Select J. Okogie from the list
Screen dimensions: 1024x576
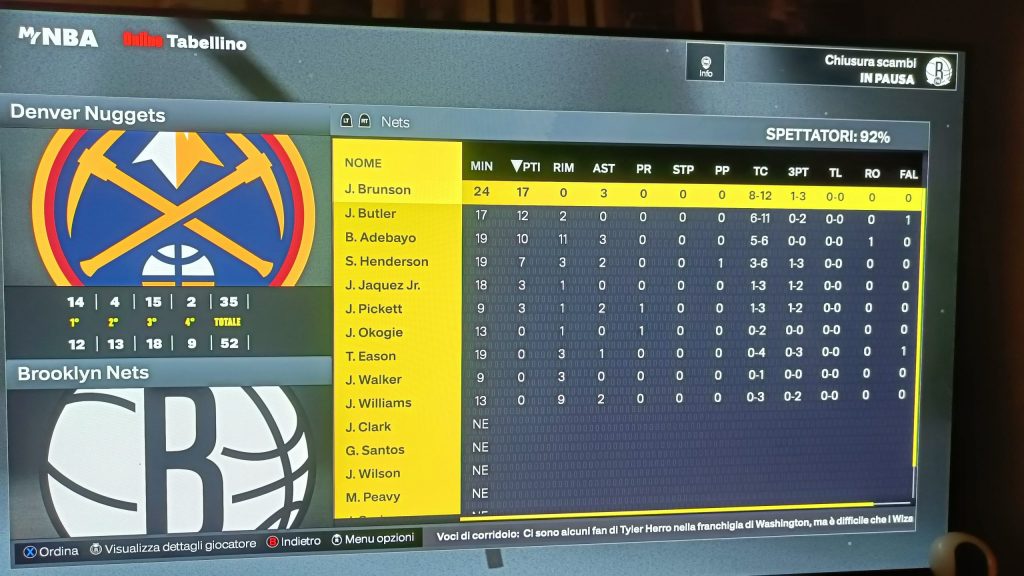point(374,333)
